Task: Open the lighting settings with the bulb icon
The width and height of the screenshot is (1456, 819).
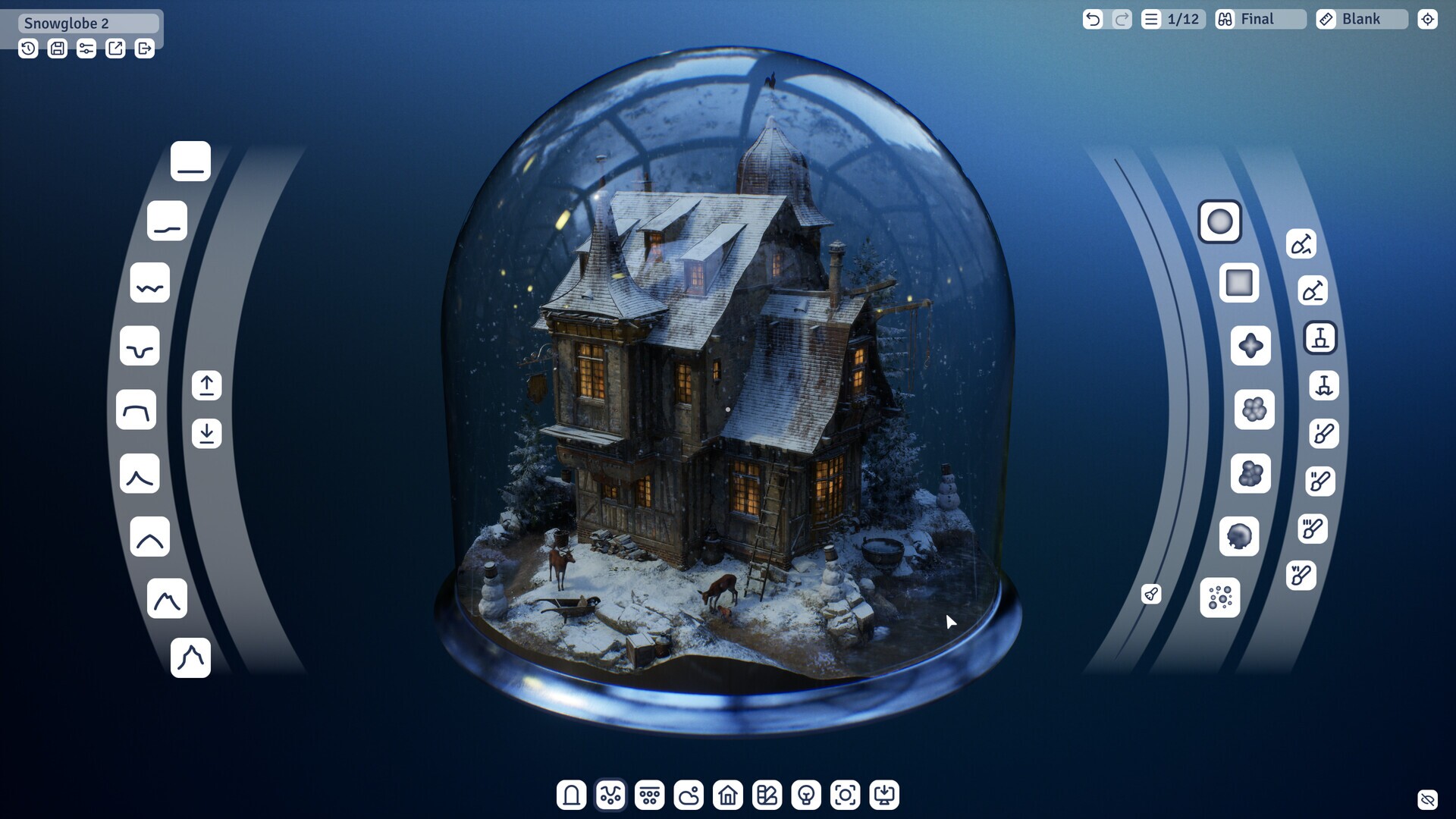Action: click(x=806, y=795)
